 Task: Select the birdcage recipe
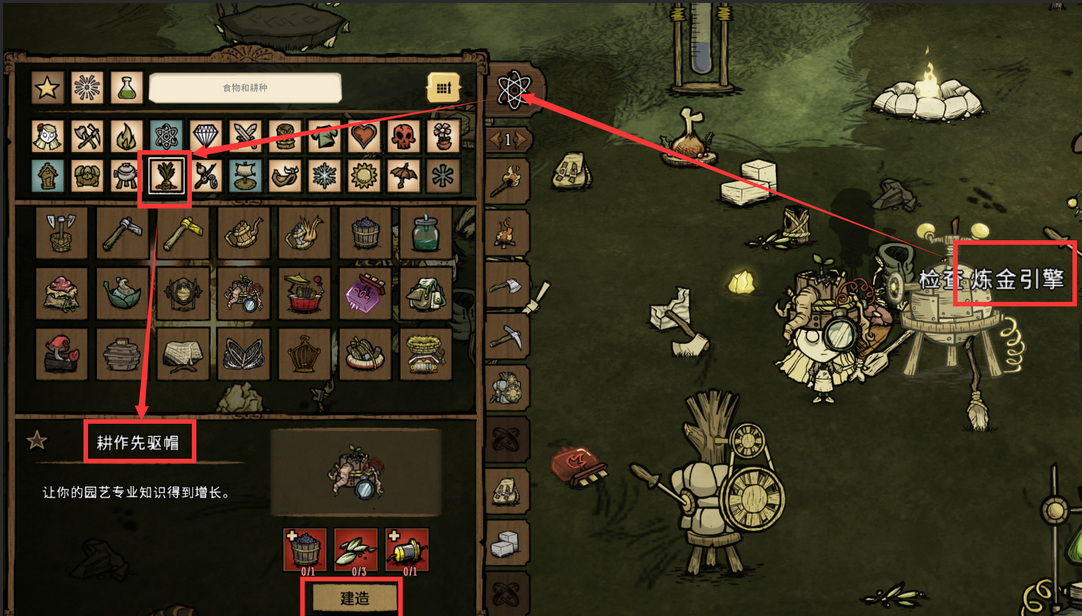click(304, 354)
